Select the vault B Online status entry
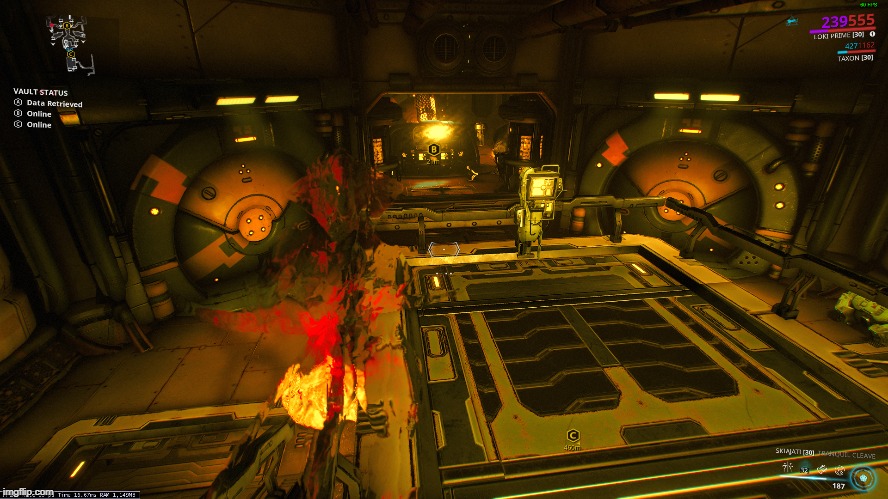Screen dimensions: 888x499 33,114
